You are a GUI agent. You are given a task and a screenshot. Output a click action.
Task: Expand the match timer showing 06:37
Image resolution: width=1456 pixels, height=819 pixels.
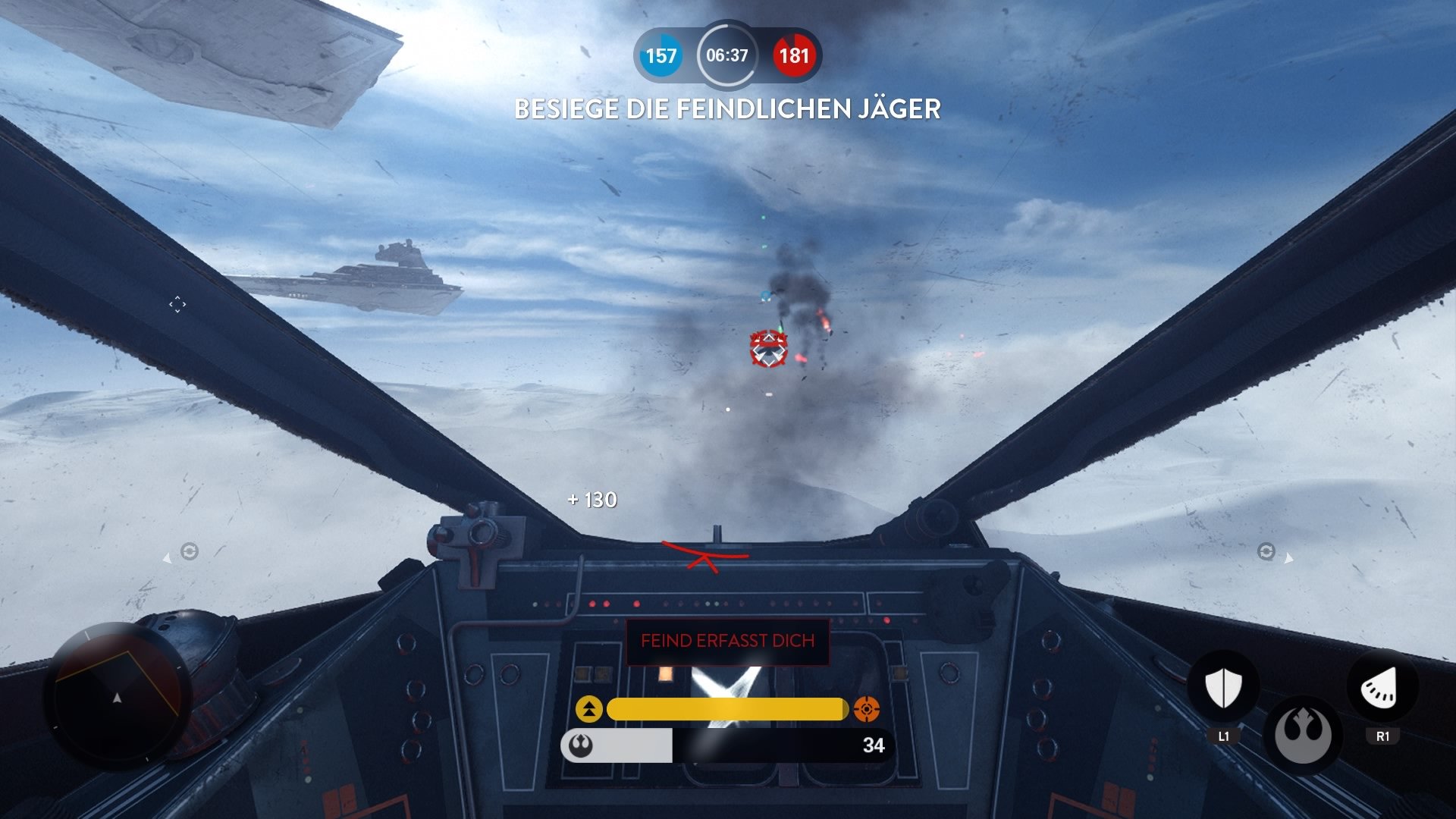726,55
